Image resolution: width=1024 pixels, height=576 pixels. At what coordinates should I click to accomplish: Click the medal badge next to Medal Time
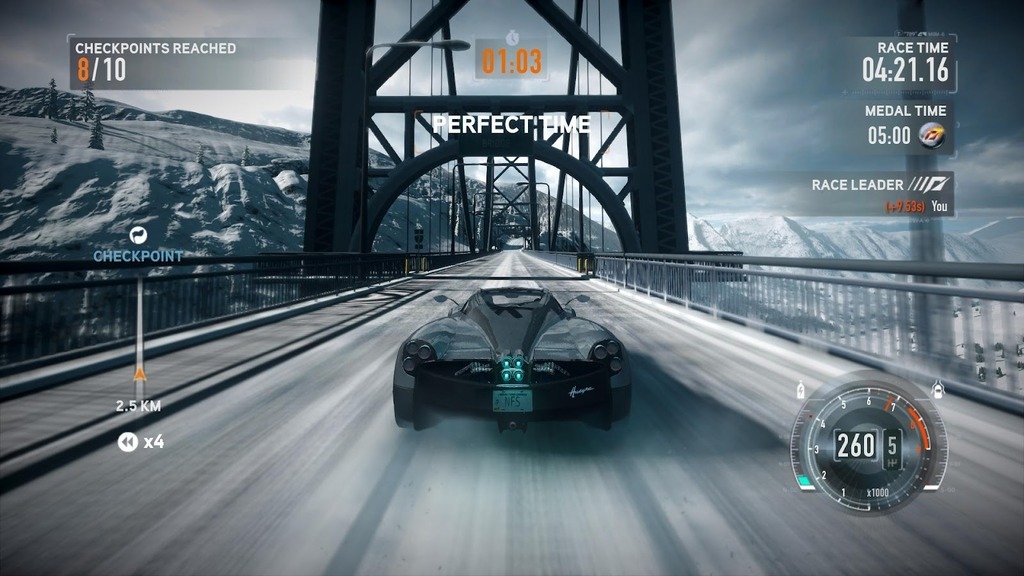point(932,135)
